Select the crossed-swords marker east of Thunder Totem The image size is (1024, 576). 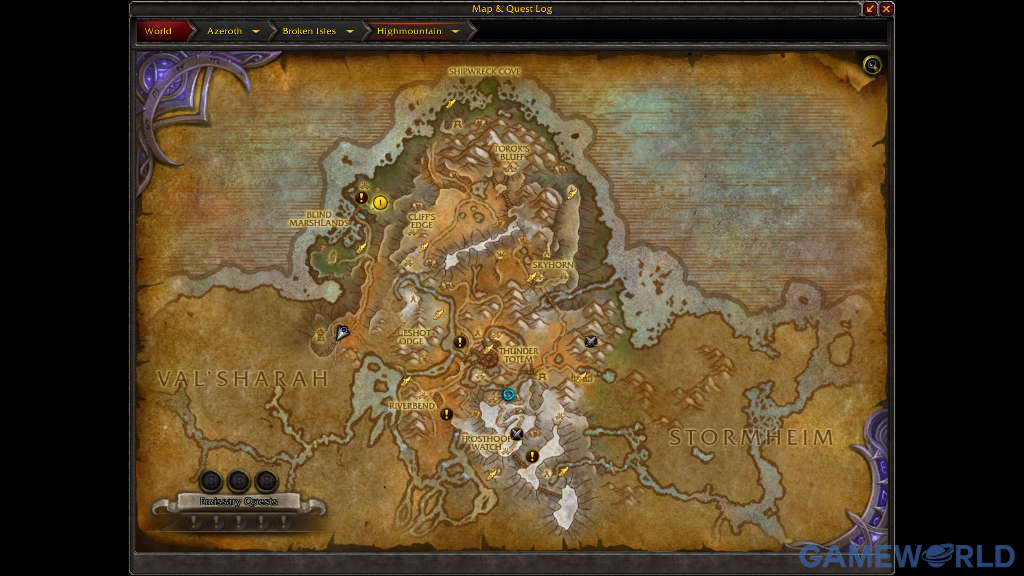coord(590,342)
